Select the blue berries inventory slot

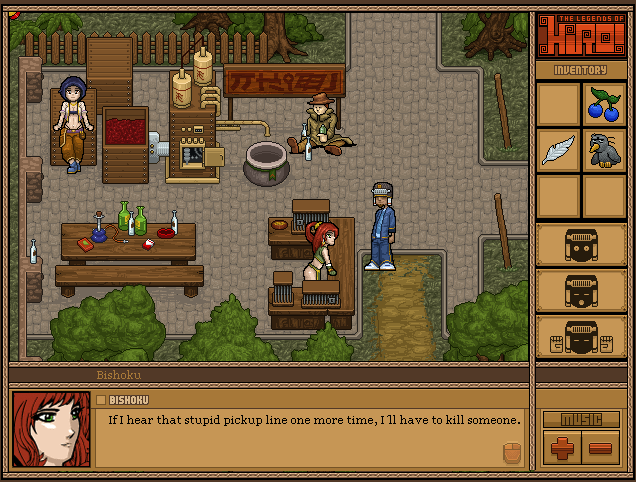point(603,104)
